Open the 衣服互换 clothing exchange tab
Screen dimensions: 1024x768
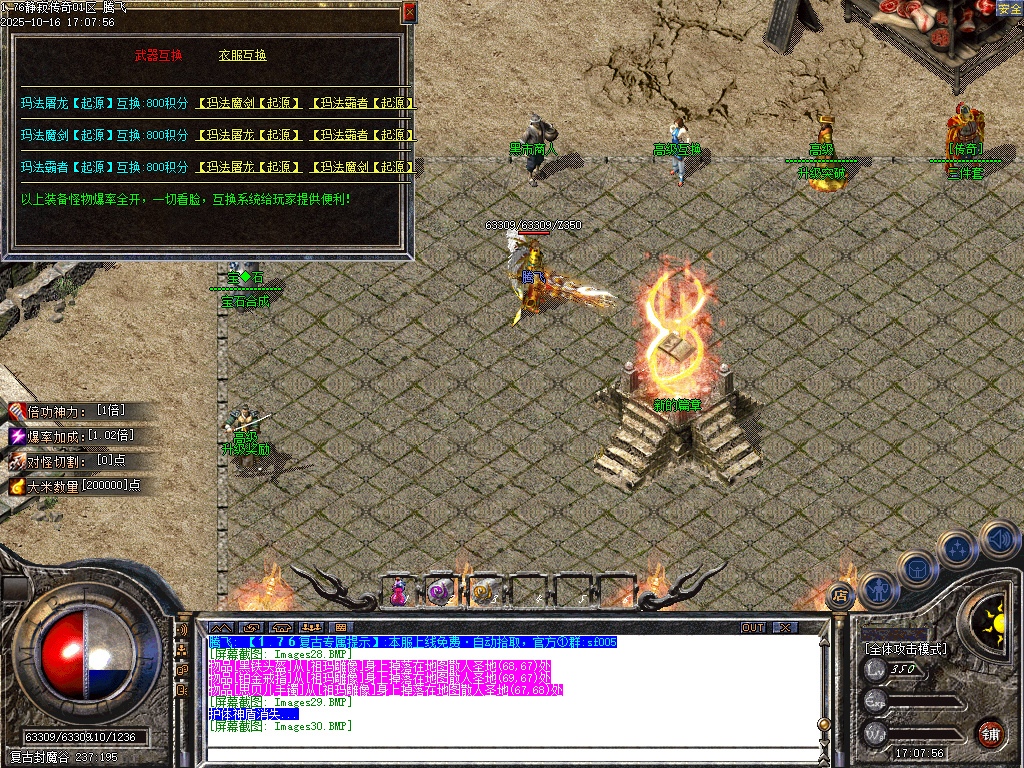point(243,56)
